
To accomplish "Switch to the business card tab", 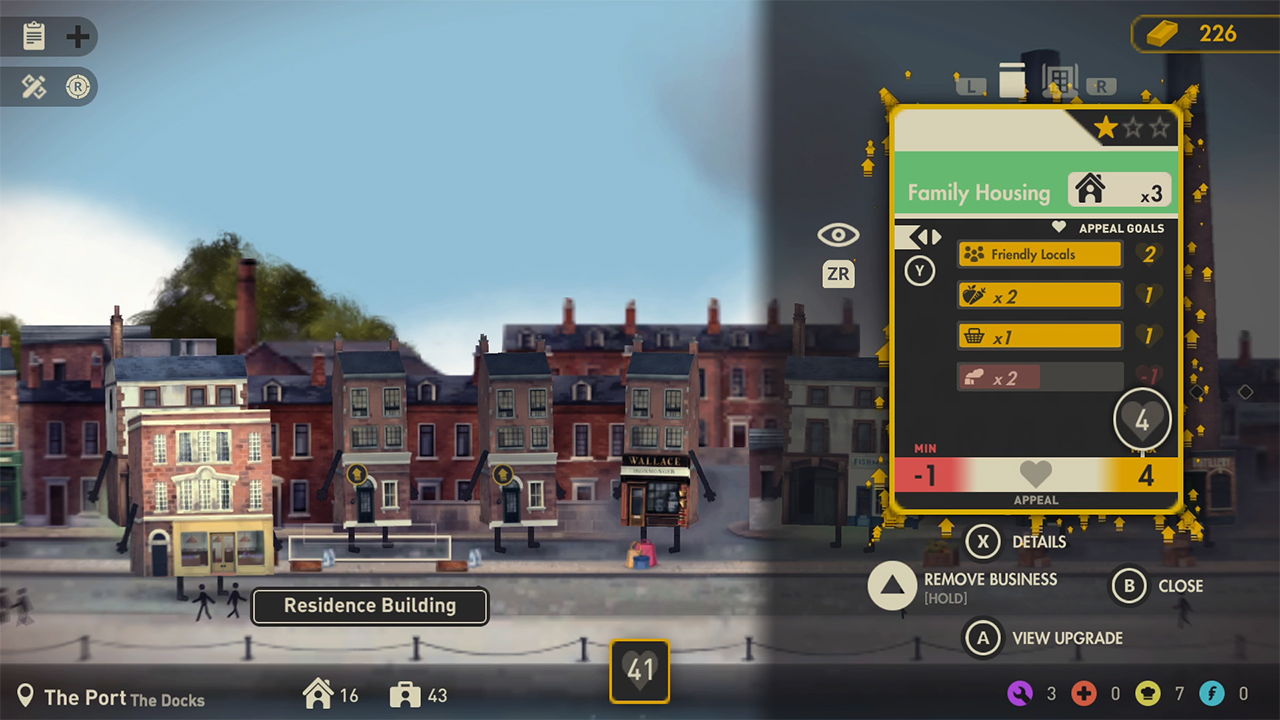I will [x=1012, y=80].
